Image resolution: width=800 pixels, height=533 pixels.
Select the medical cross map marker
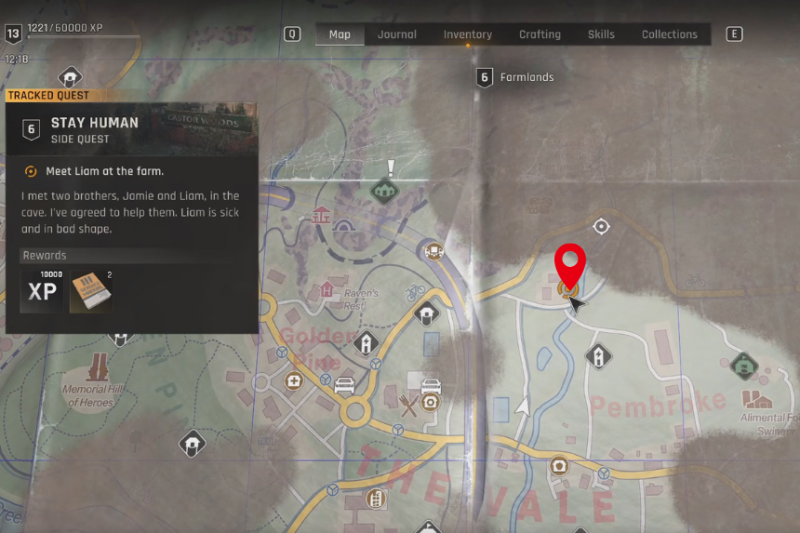click(x=294, y=381)
